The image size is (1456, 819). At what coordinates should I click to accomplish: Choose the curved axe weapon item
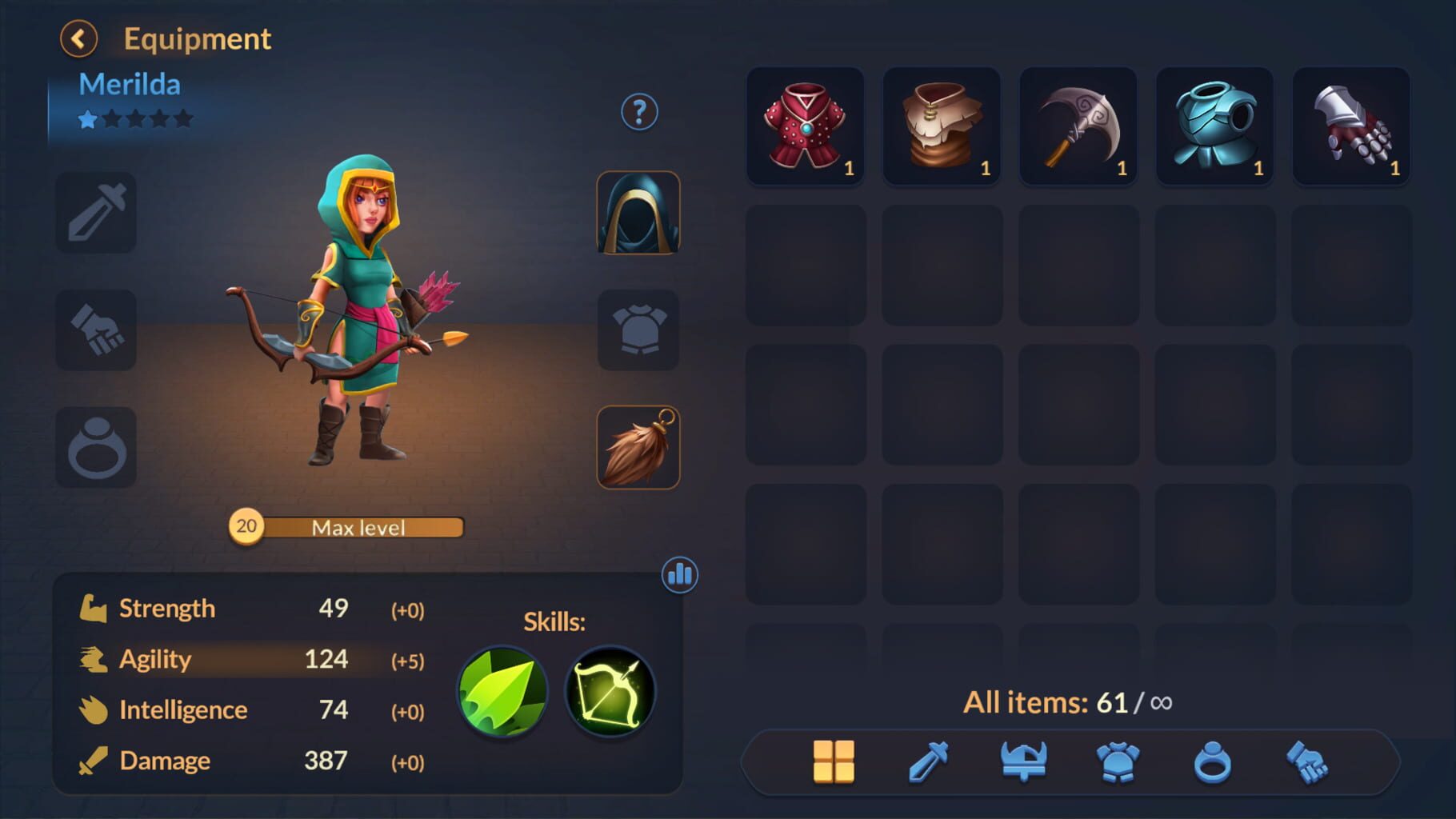pyautogui.click(x=1078, y=126)
